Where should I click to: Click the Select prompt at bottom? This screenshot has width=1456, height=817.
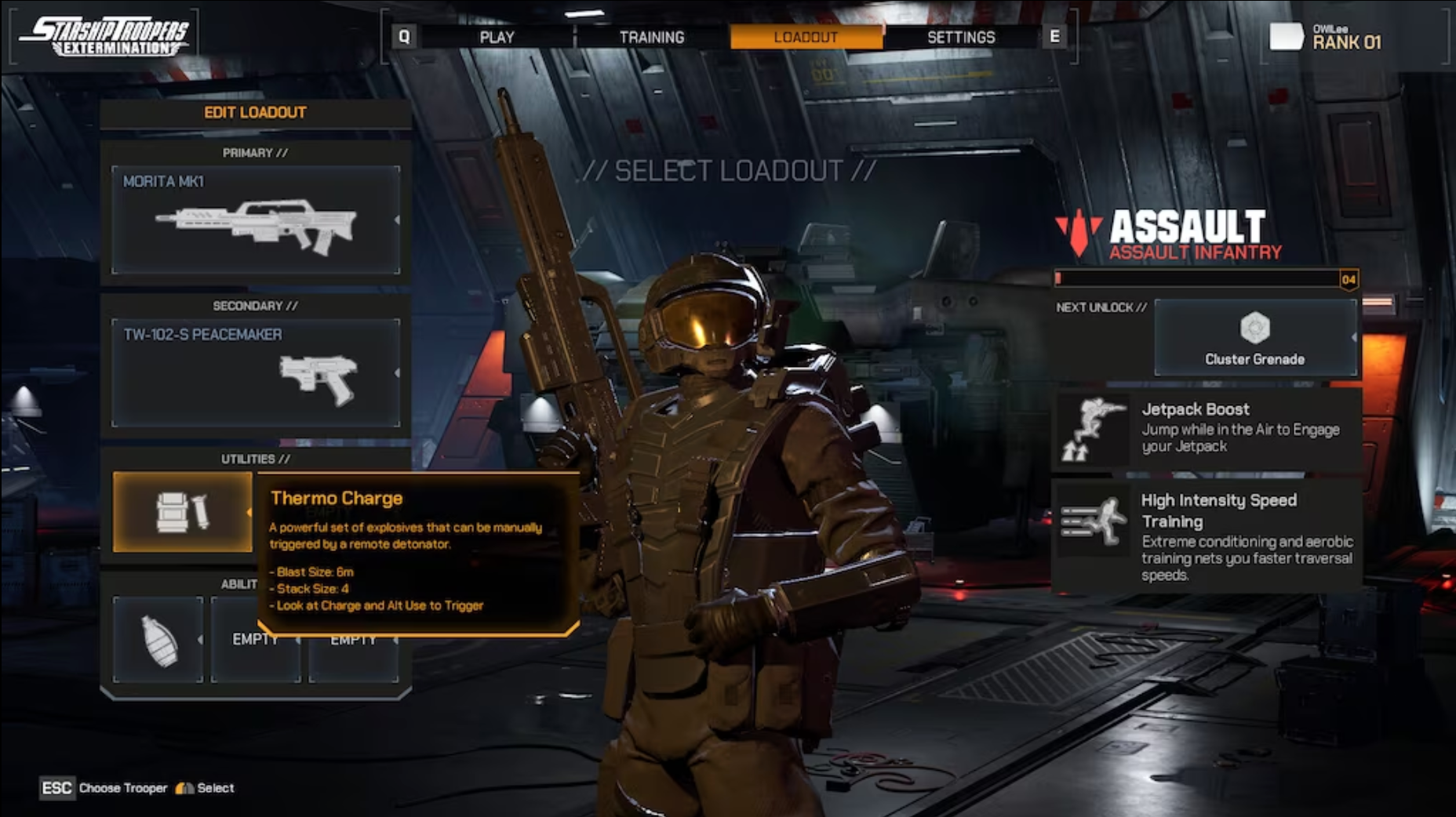click(x=213, y=788)
